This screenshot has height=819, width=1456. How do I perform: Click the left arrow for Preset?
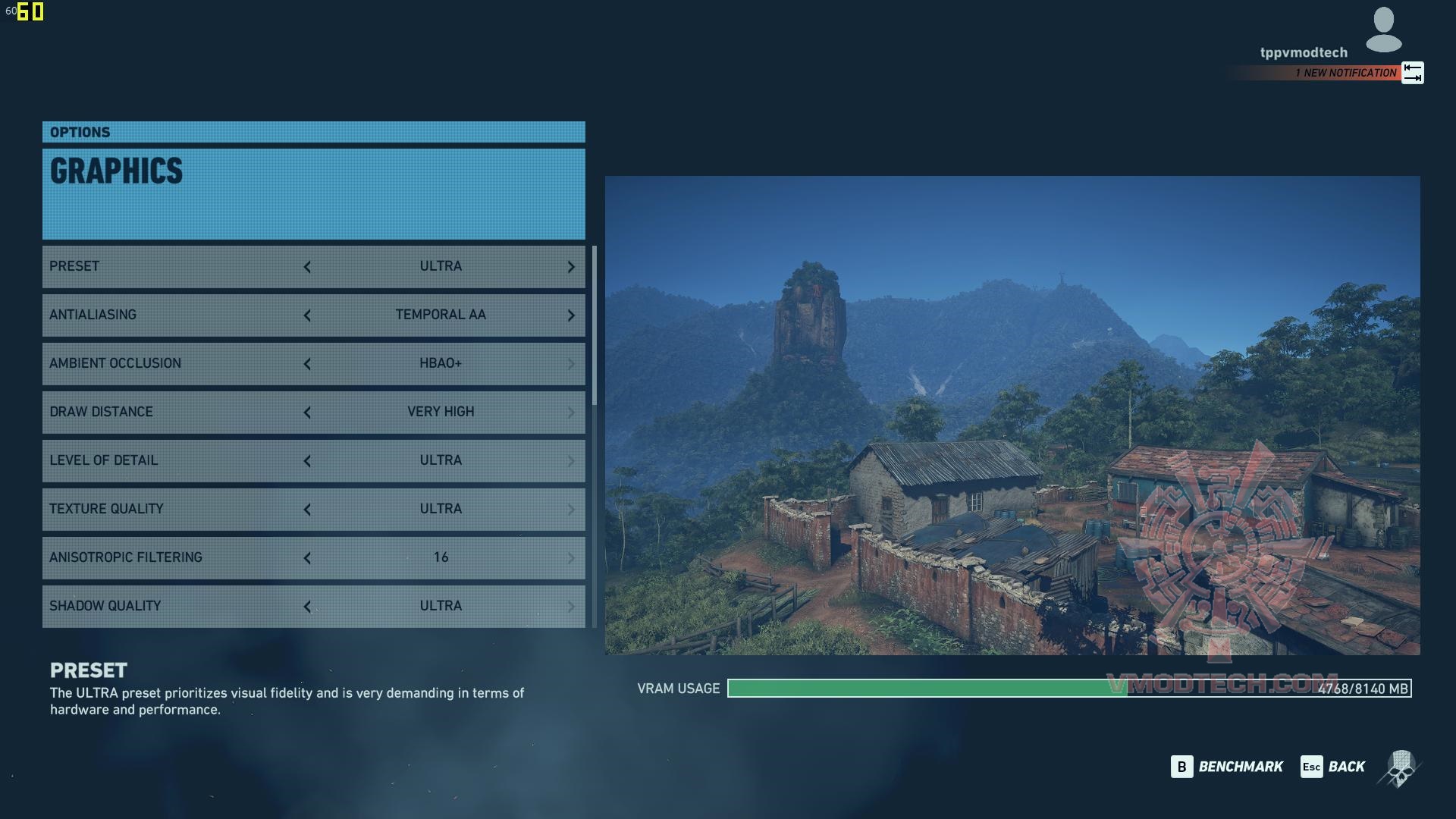pos(307,267)
